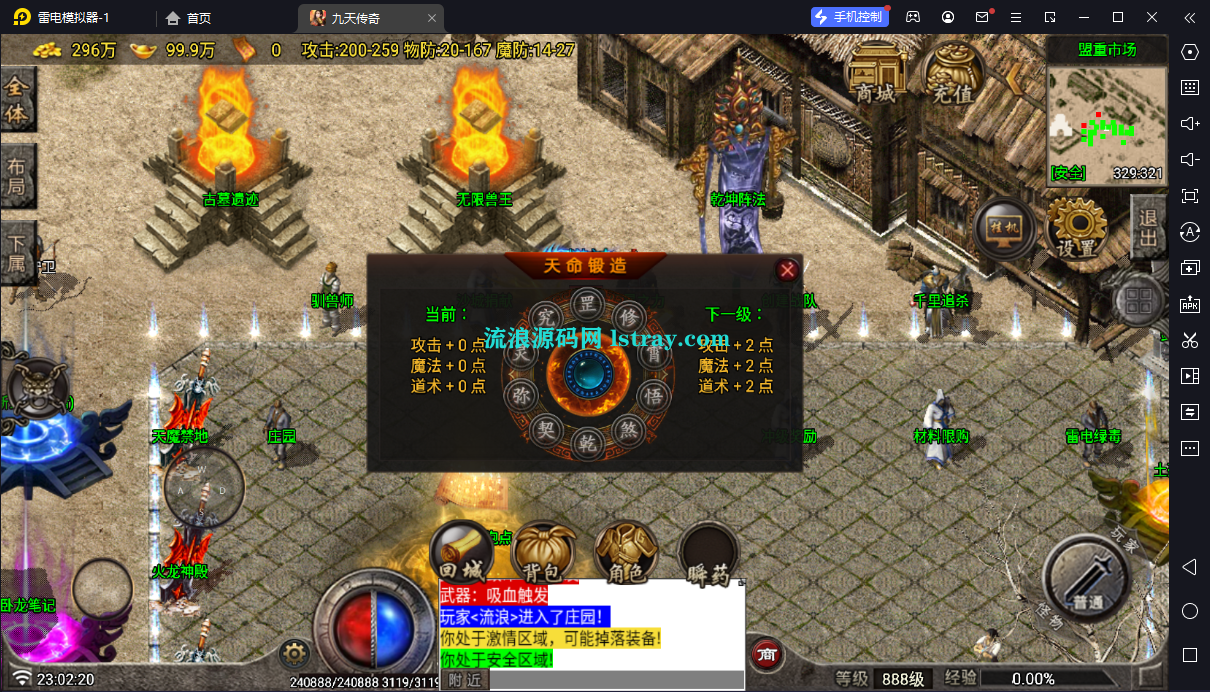Open the 设置 settings gear
Screen dimensions: 1210x692
click(x=1077, y=229)
